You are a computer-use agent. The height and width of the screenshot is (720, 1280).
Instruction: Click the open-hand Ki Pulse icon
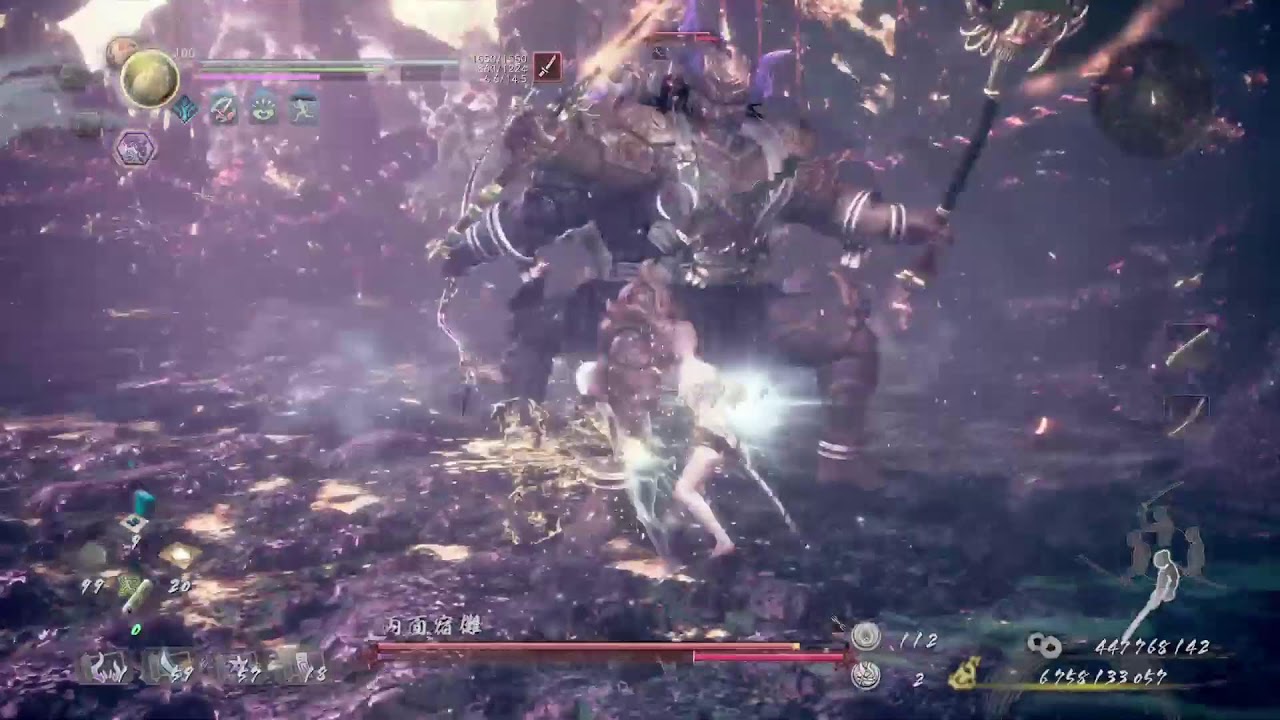(x=263, y=110)
